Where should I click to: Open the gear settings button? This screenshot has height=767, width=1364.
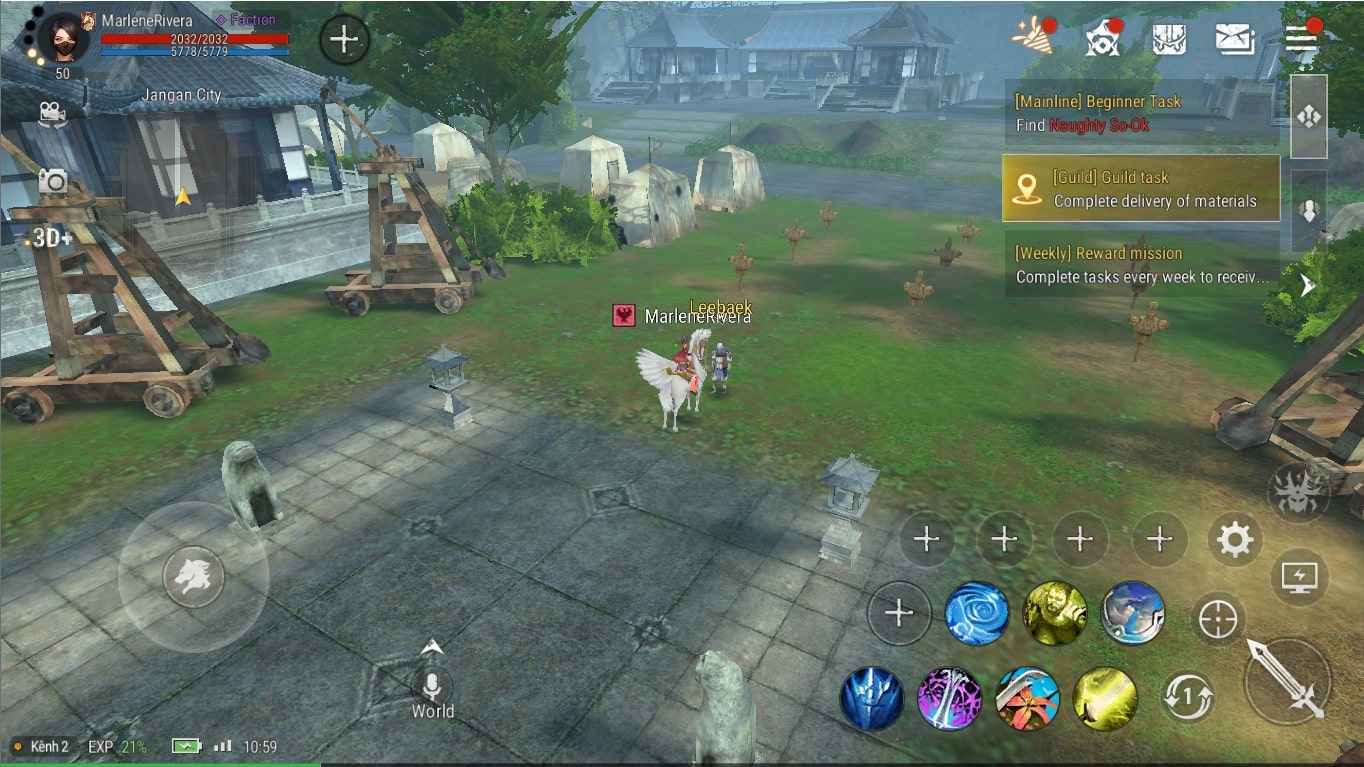pyautogui.click(x=1235, y=540)
